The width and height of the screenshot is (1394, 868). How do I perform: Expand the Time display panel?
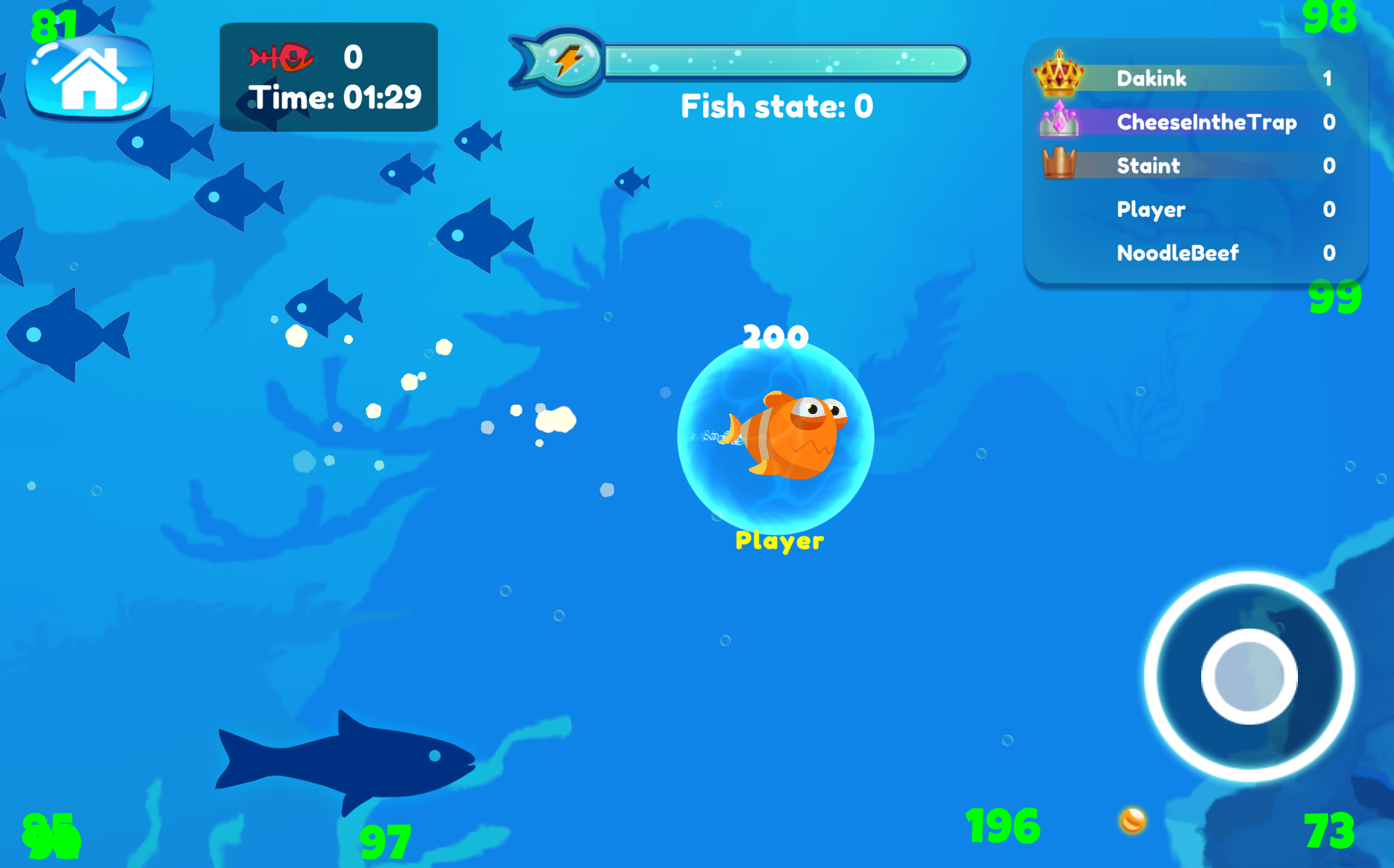click(x=329, y=76)
